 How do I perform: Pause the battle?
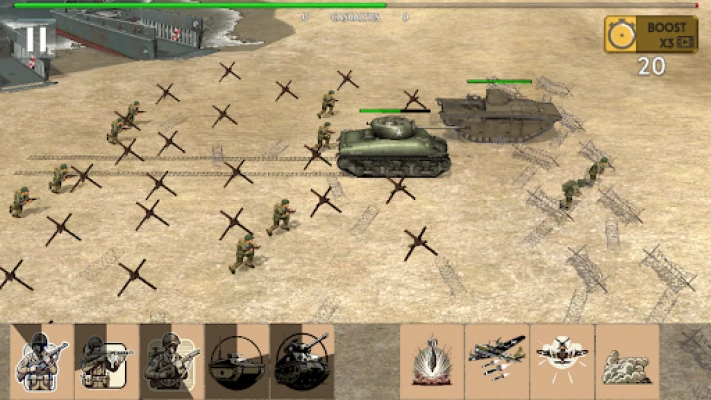pyautogui.click(x=36, y=39)
